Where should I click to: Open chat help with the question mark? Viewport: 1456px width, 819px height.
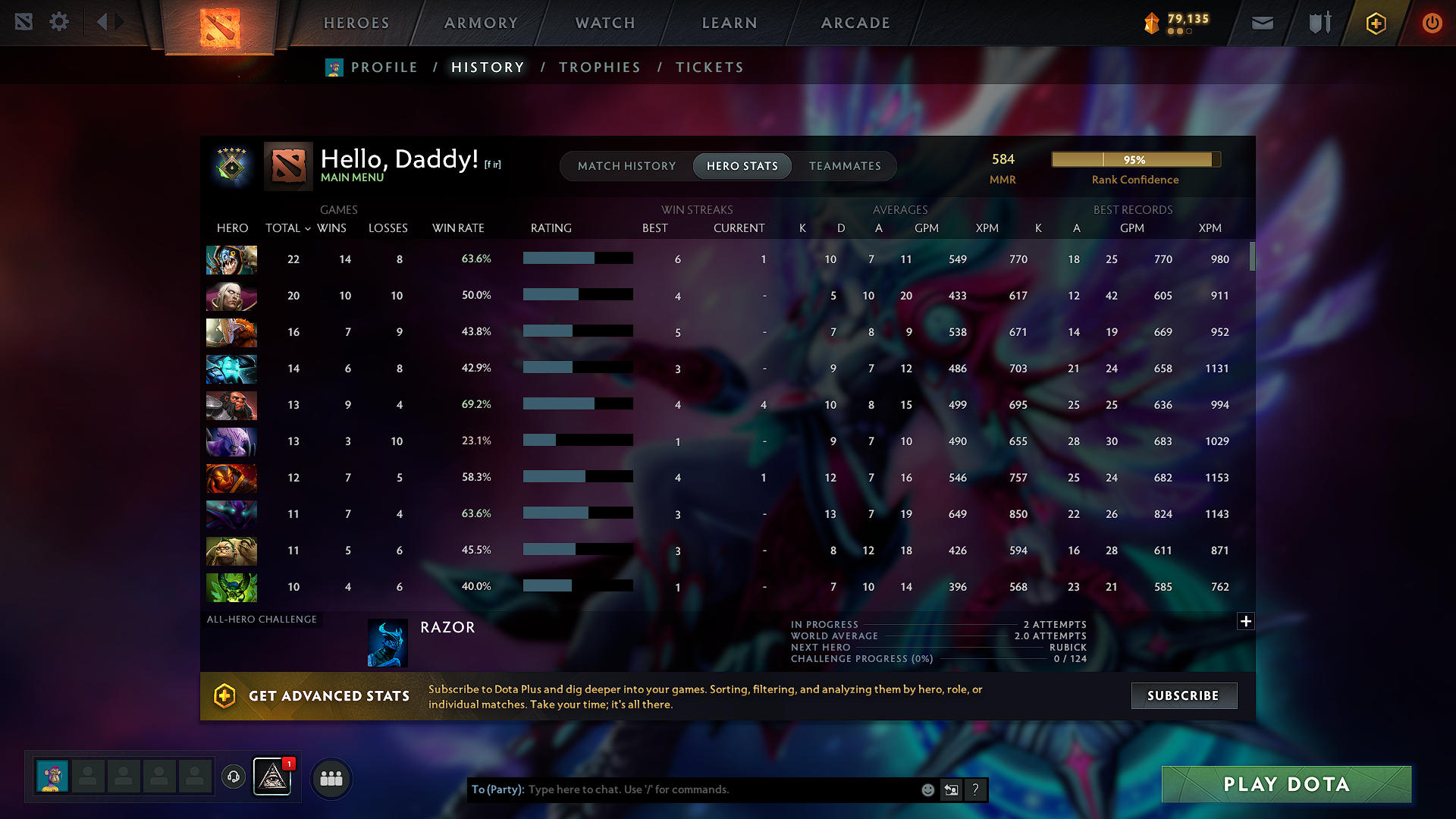[975, 789]
